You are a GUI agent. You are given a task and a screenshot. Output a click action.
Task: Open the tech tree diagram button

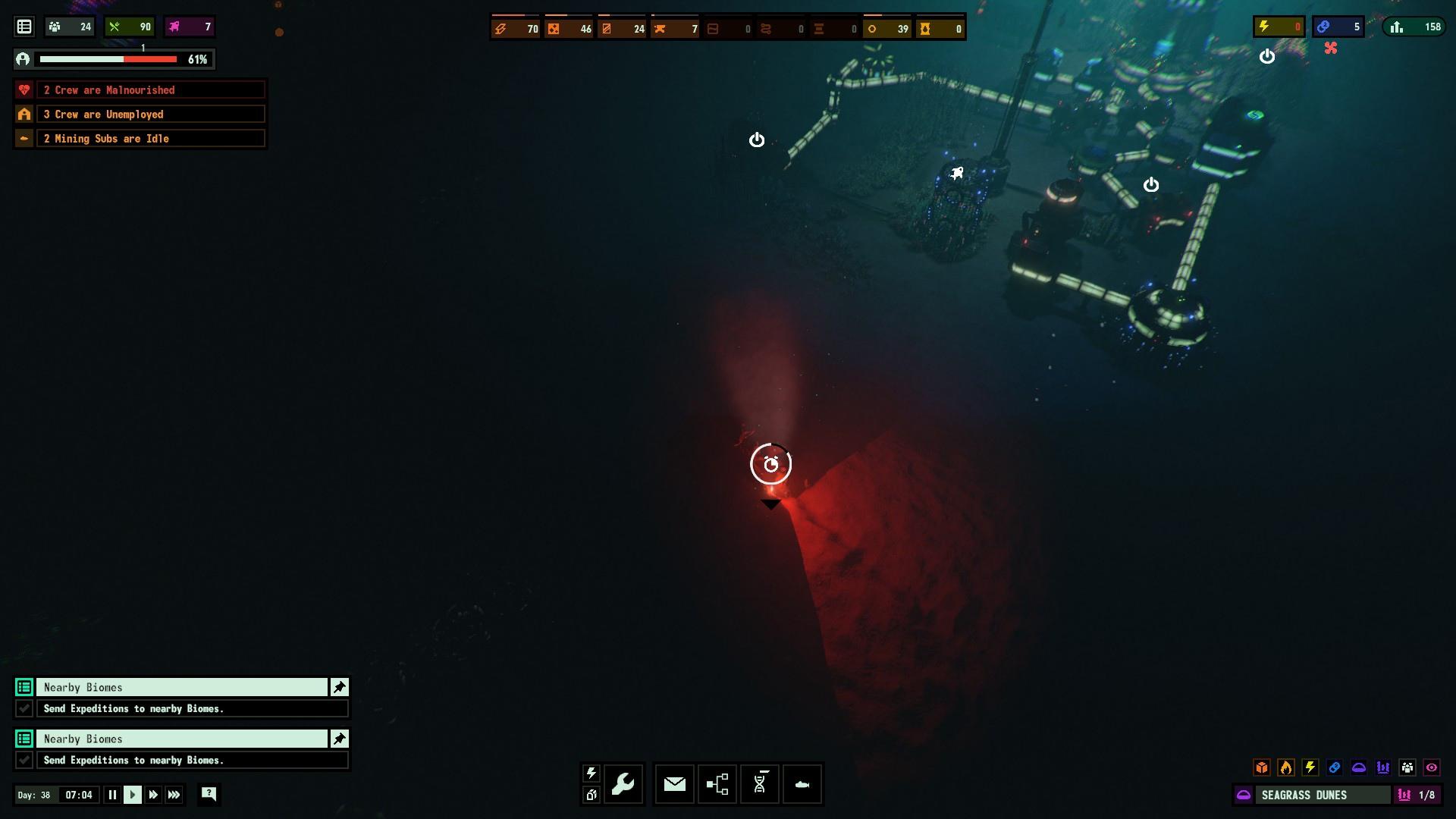point(717,783)
